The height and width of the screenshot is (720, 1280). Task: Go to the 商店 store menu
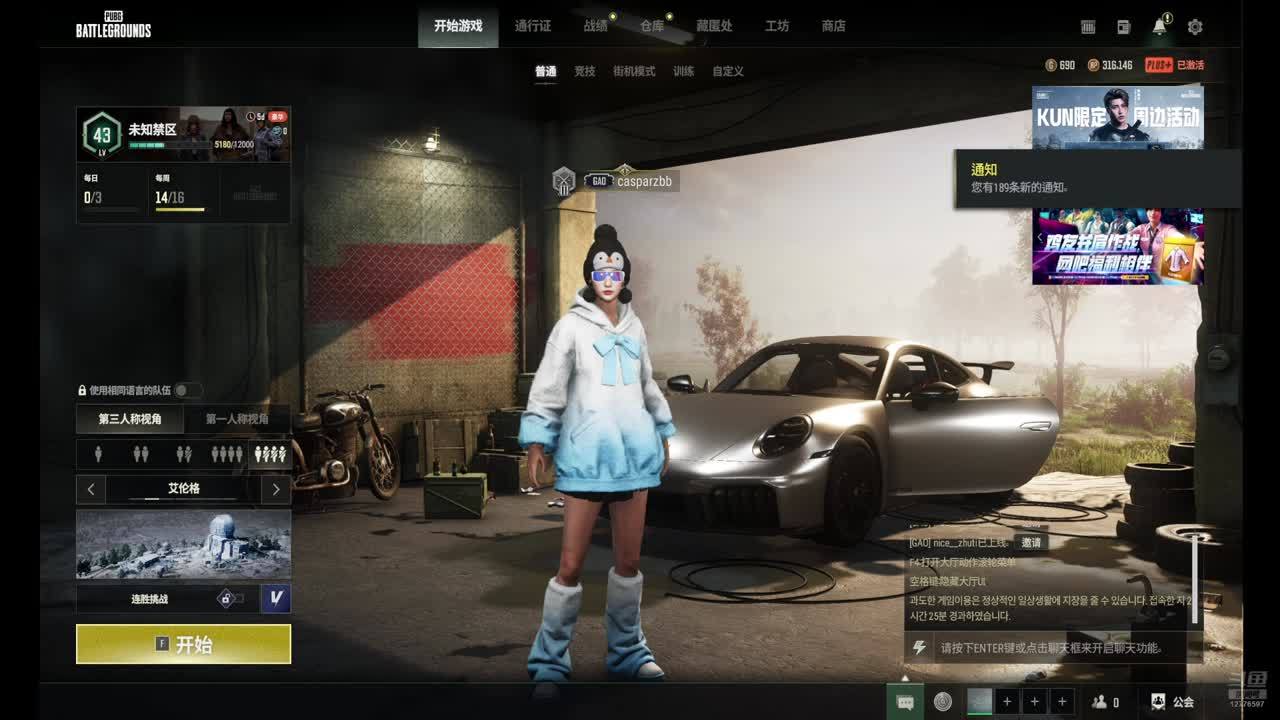coord(833,26)
